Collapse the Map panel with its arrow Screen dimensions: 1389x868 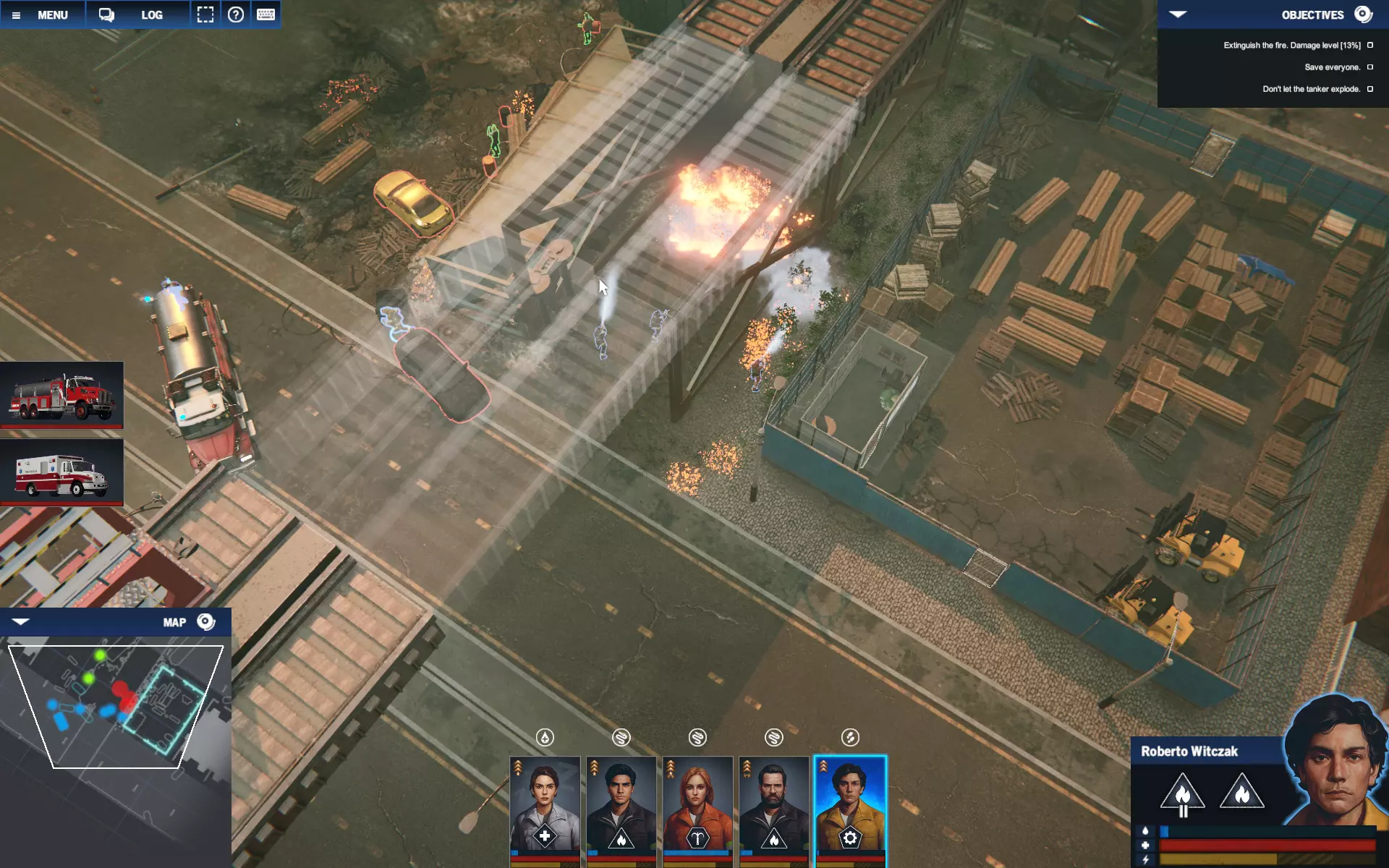click(20, 622)
